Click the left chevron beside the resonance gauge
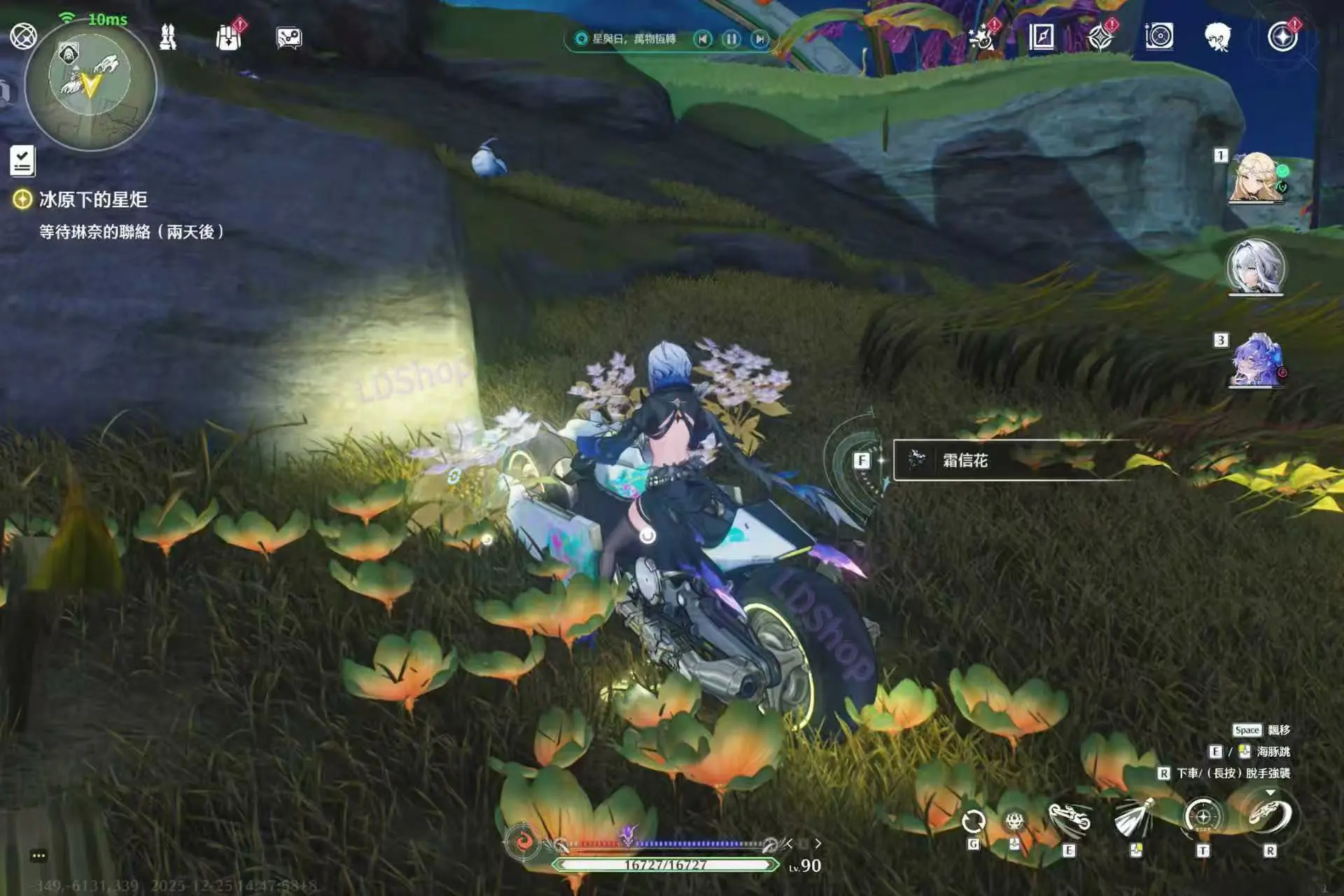 point(789,844)
